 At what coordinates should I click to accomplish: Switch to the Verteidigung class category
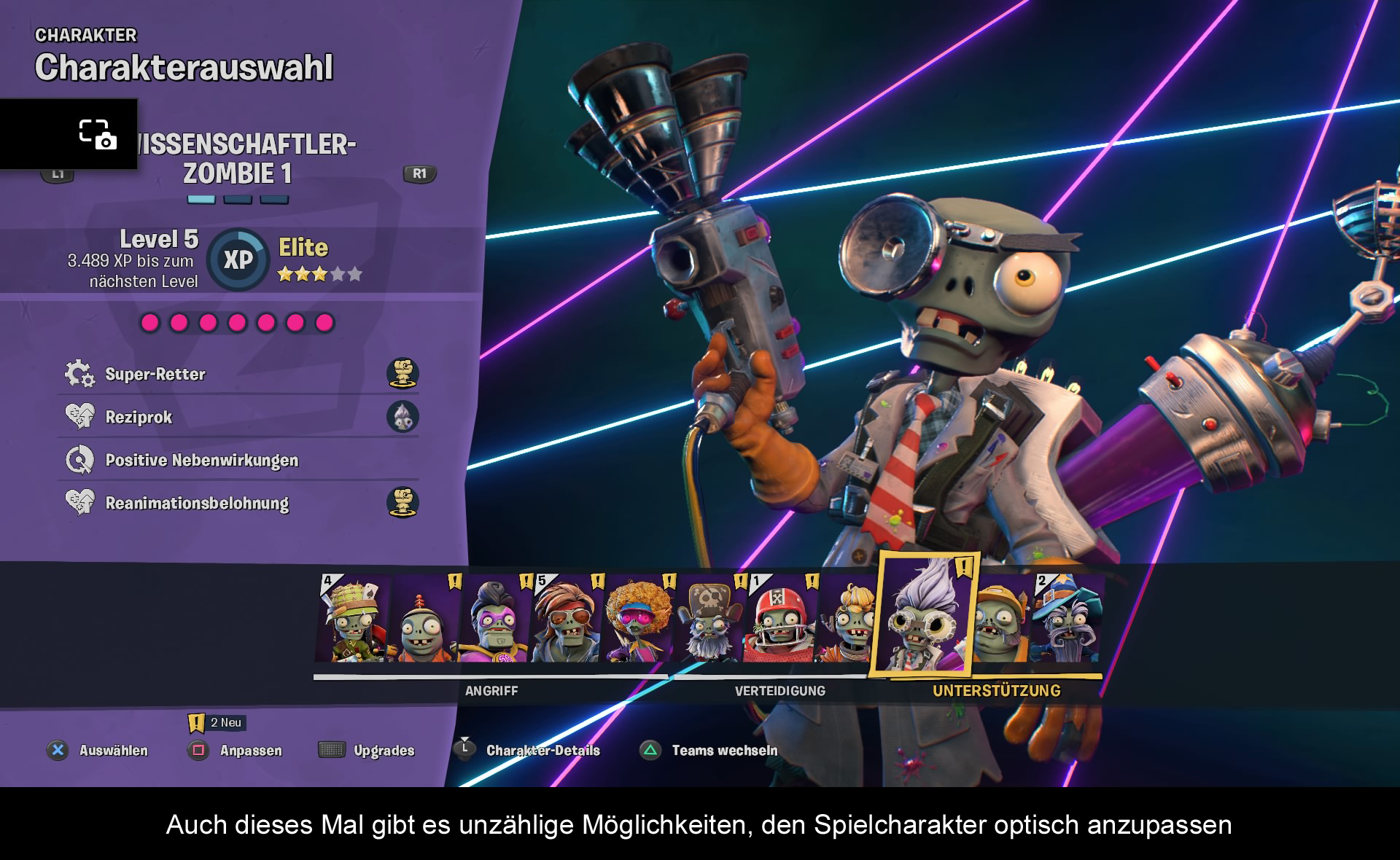[779, 690]
